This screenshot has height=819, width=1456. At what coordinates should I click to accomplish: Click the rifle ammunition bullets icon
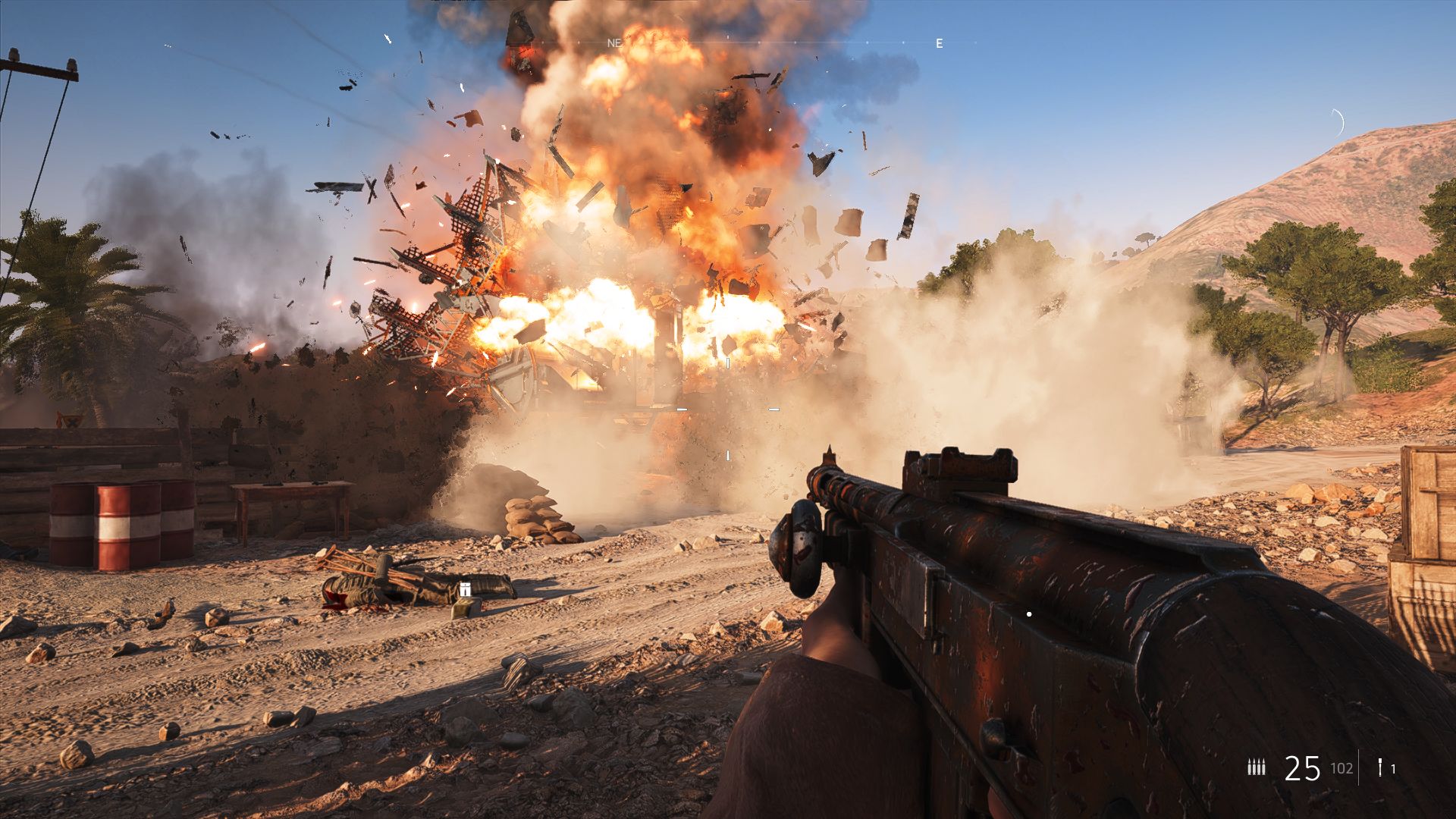pyautogui.click(x=1257, y=767)
